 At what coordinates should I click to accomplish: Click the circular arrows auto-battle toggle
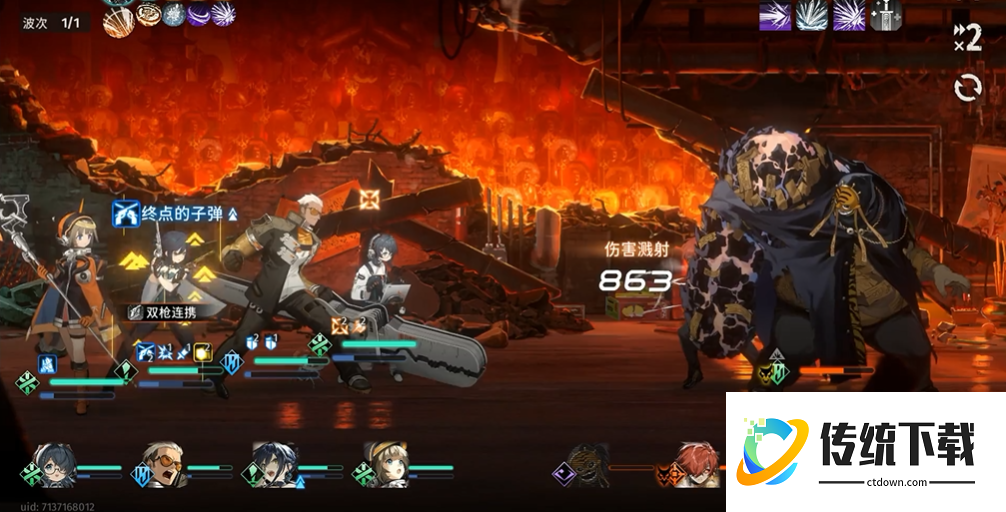pyautogui.click(x=967, y=88)
